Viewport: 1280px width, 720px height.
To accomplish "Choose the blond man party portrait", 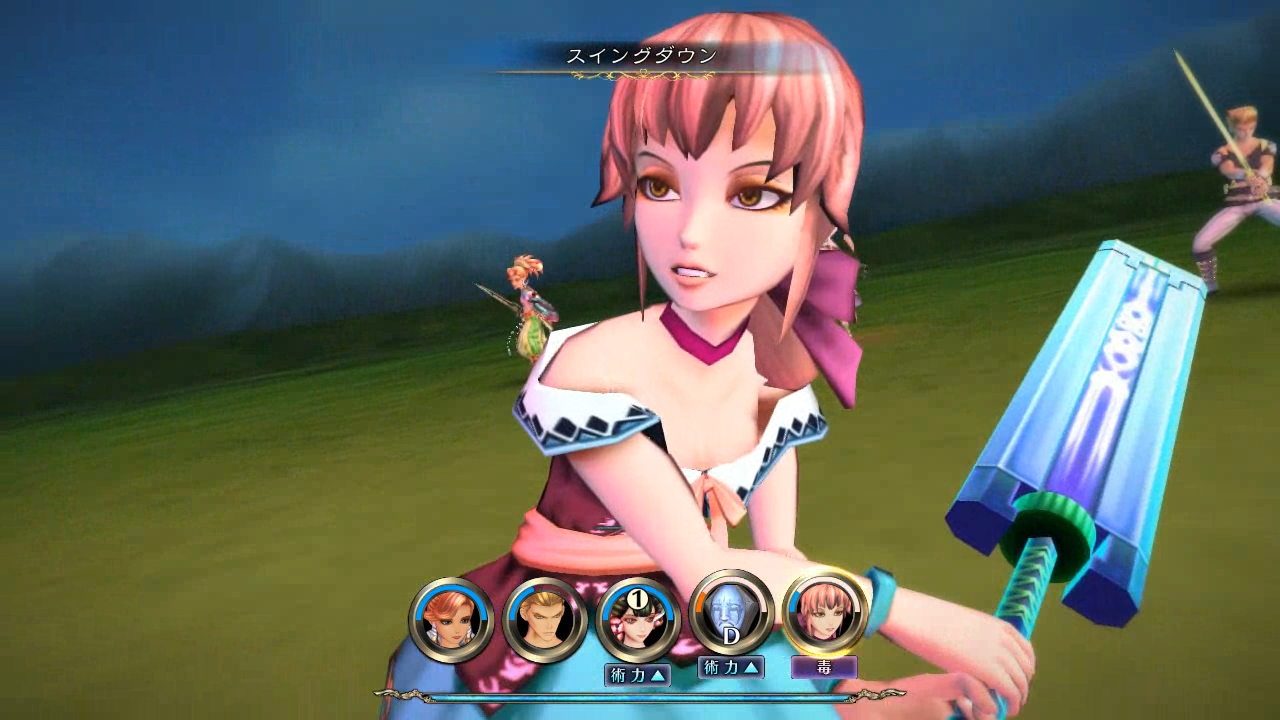I will click(545, 620).
